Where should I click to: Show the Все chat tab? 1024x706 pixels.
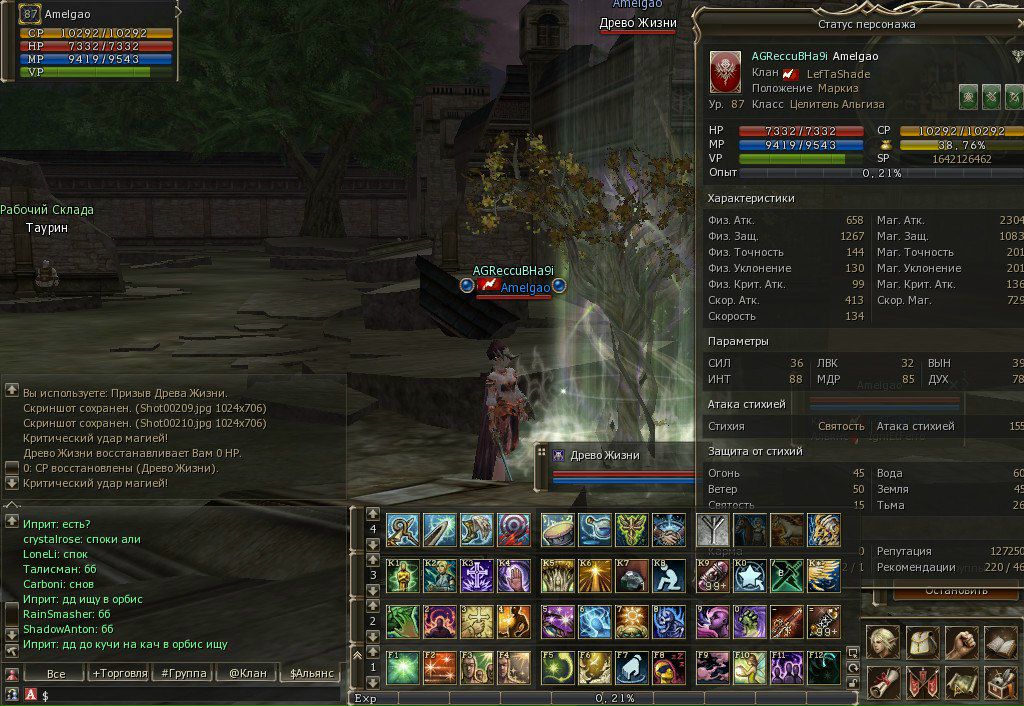[x=56, y=673]
